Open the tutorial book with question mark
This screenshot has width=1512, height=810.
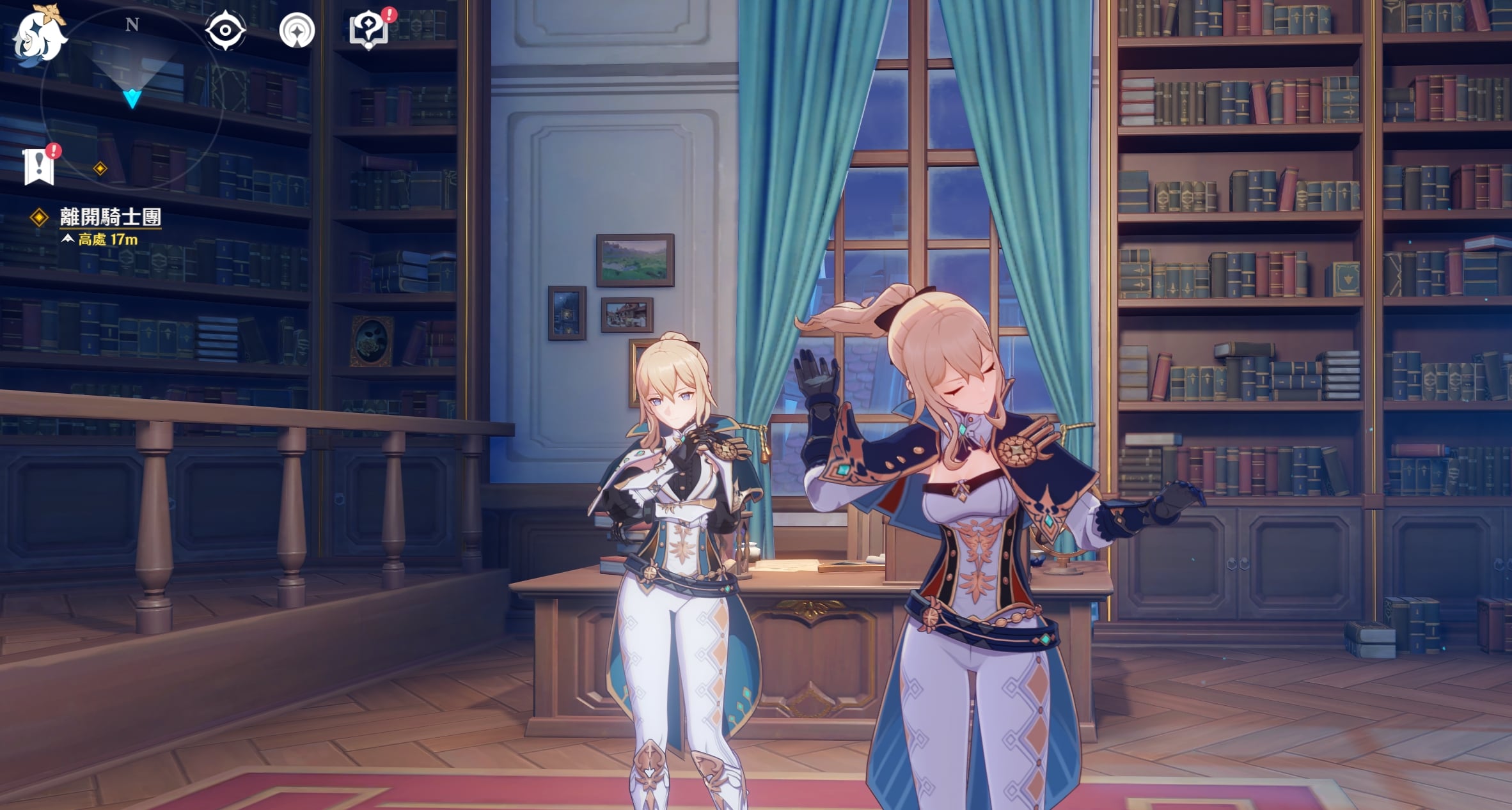[x=368, y=30]
